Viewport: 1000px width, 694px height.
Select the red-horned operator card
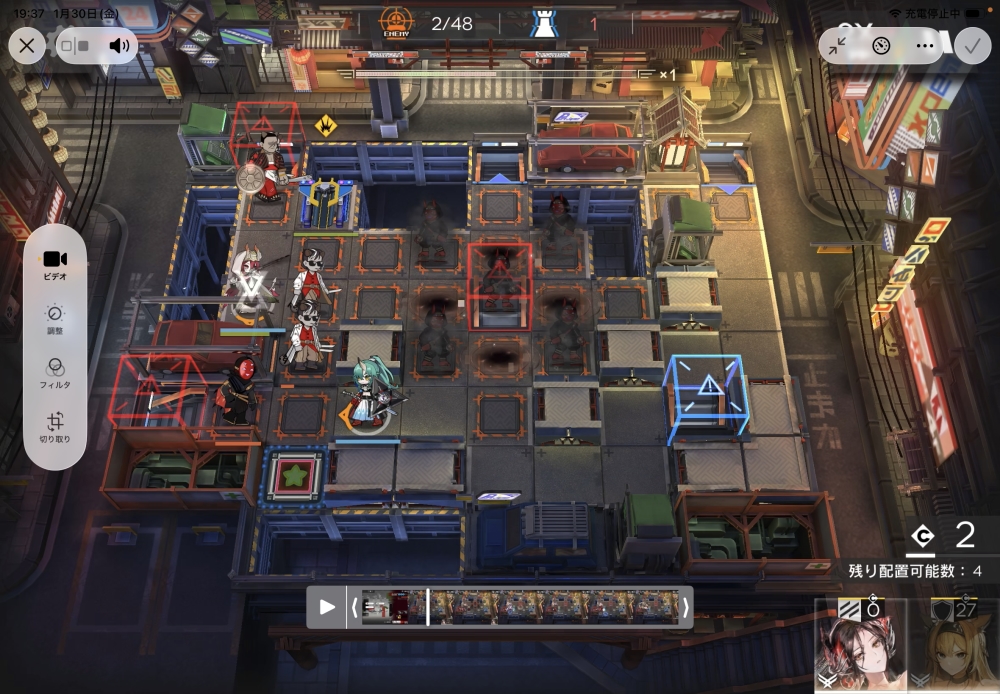[x=860, y=646]
